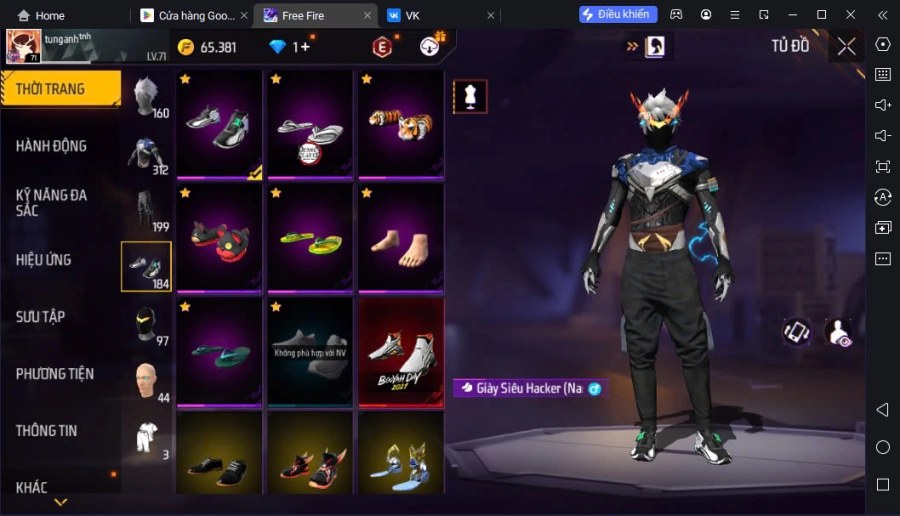Open the PHƯƠNG TIỆN category

pos(55,374)
